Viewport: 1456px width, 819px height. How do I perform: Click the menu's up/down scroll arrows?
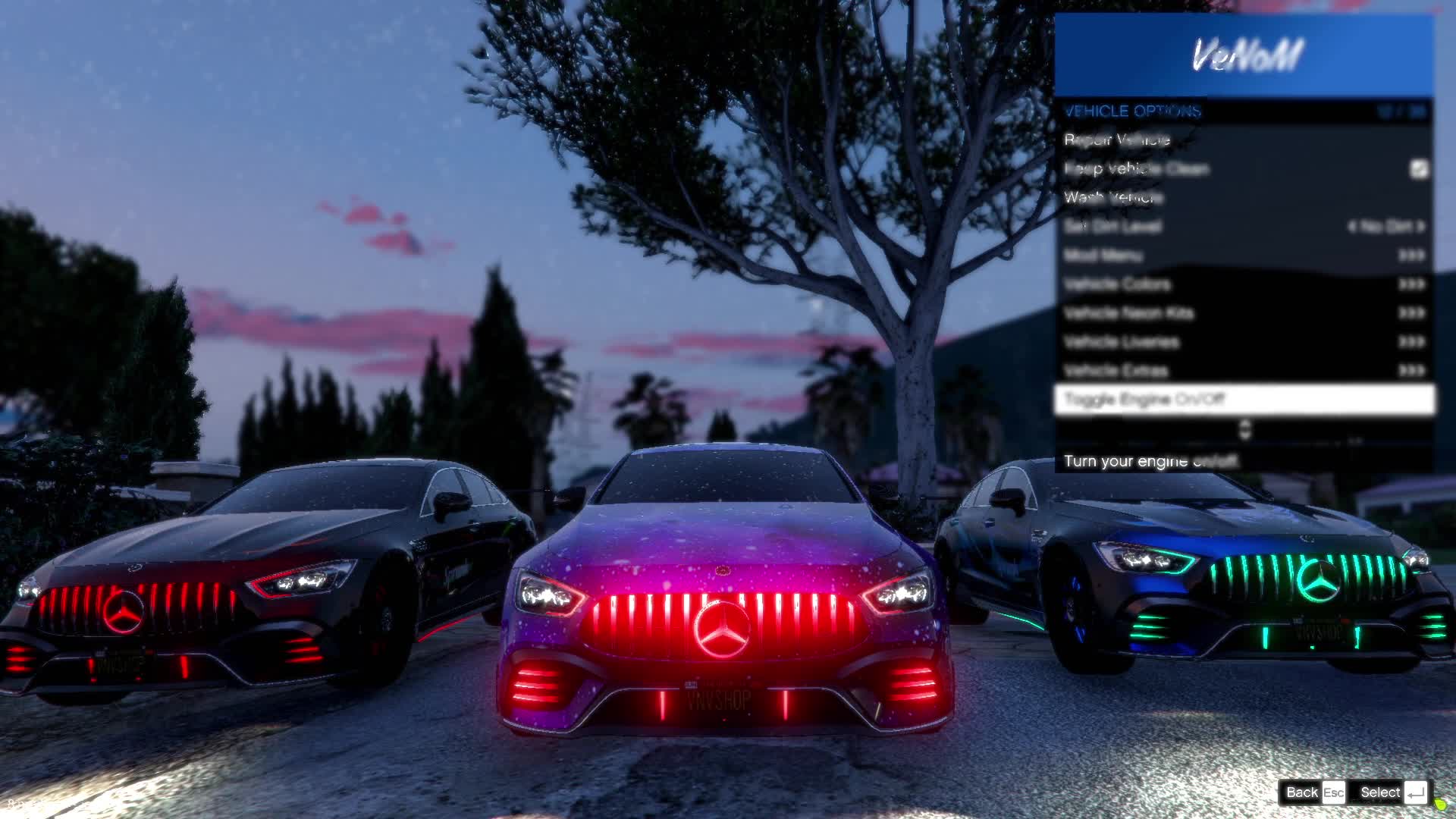coord(1244,430)
